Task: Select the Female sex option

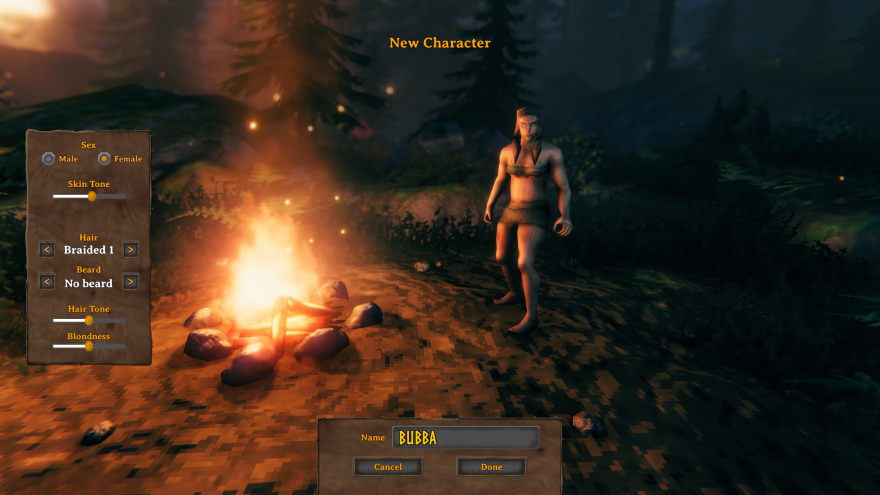Action: [104, 159]
